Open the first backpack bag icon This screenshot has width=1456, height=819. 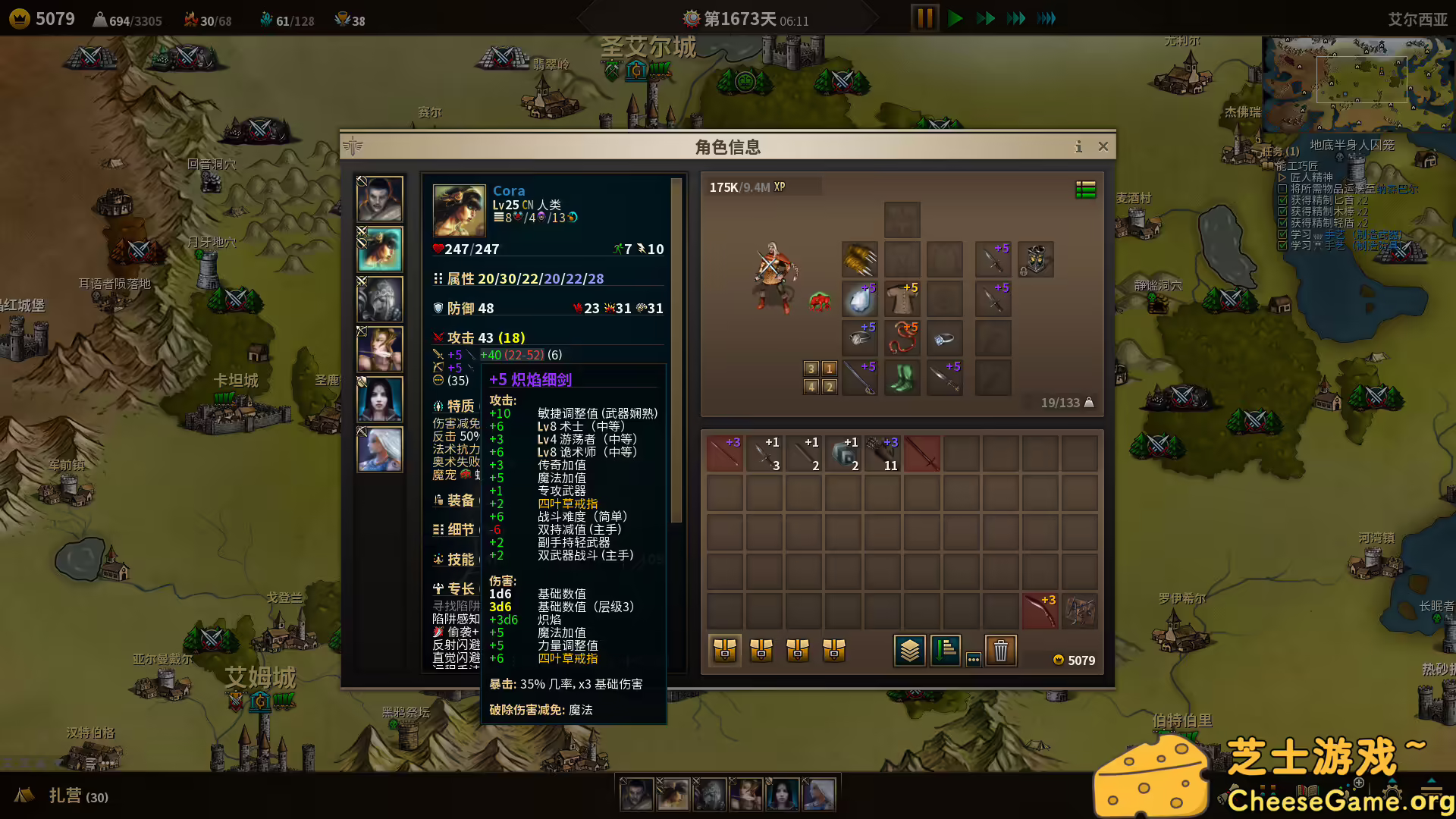point(724,650)
